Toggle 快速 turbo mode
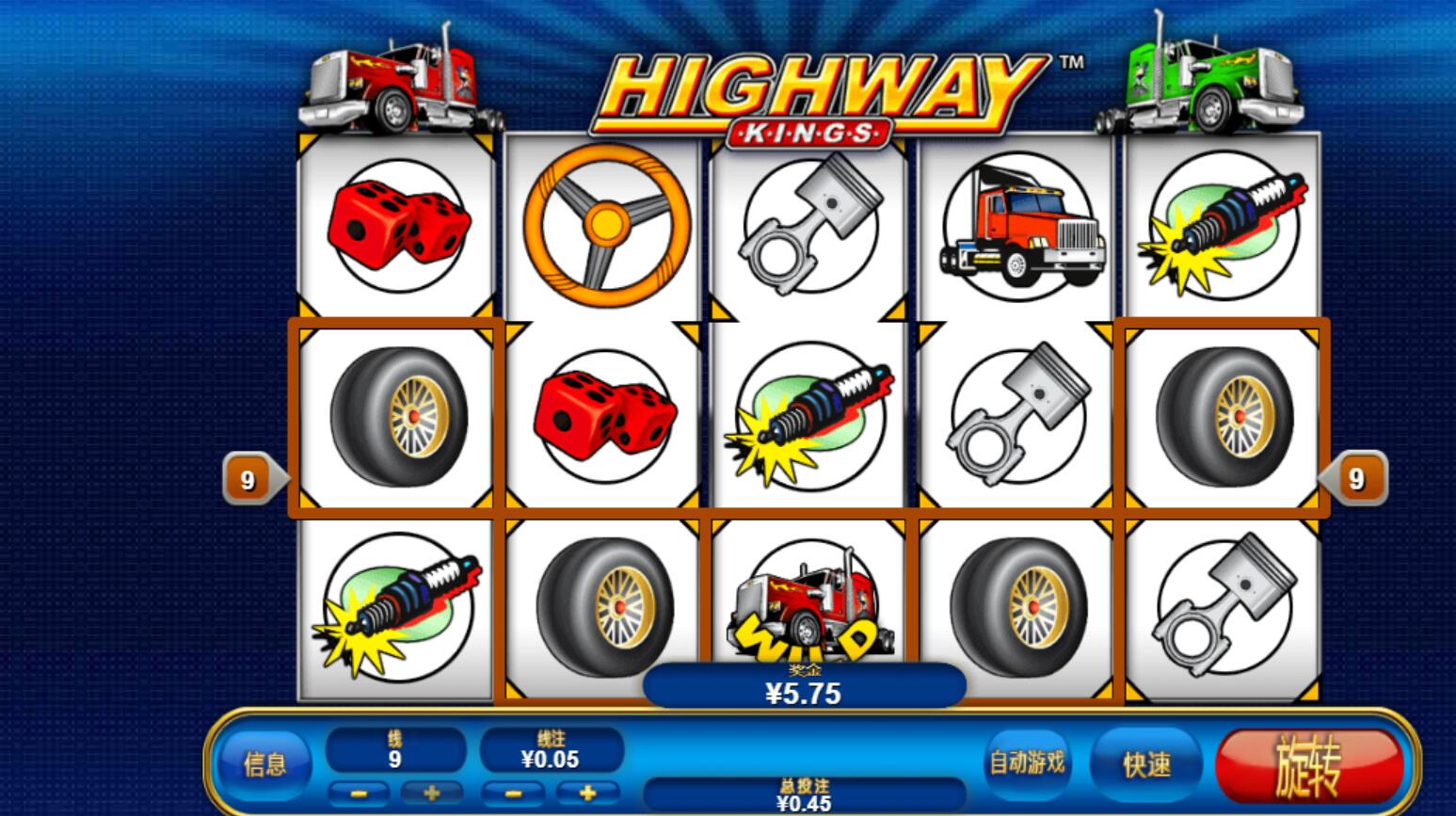 [x=1145, y=763]
